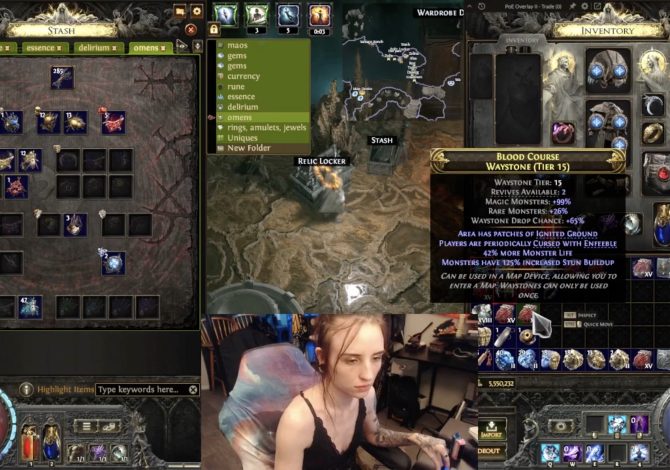Close the stash panel
This screenshot has height=470, width=670.
(x=193, y=28)
